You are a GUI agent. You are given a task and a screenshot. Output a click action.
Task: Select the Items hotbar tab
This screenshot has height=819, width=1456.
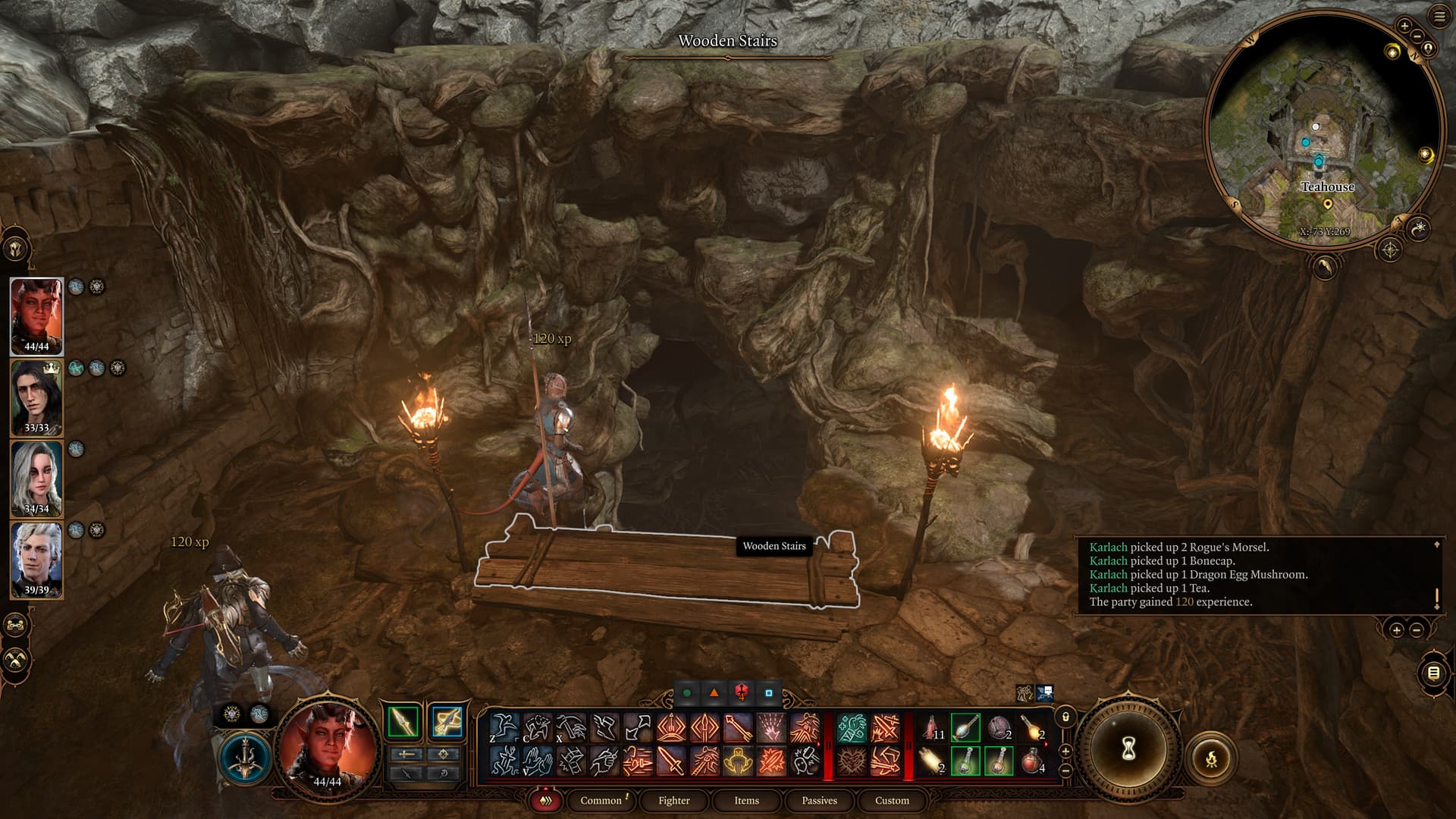click(746, 800)
